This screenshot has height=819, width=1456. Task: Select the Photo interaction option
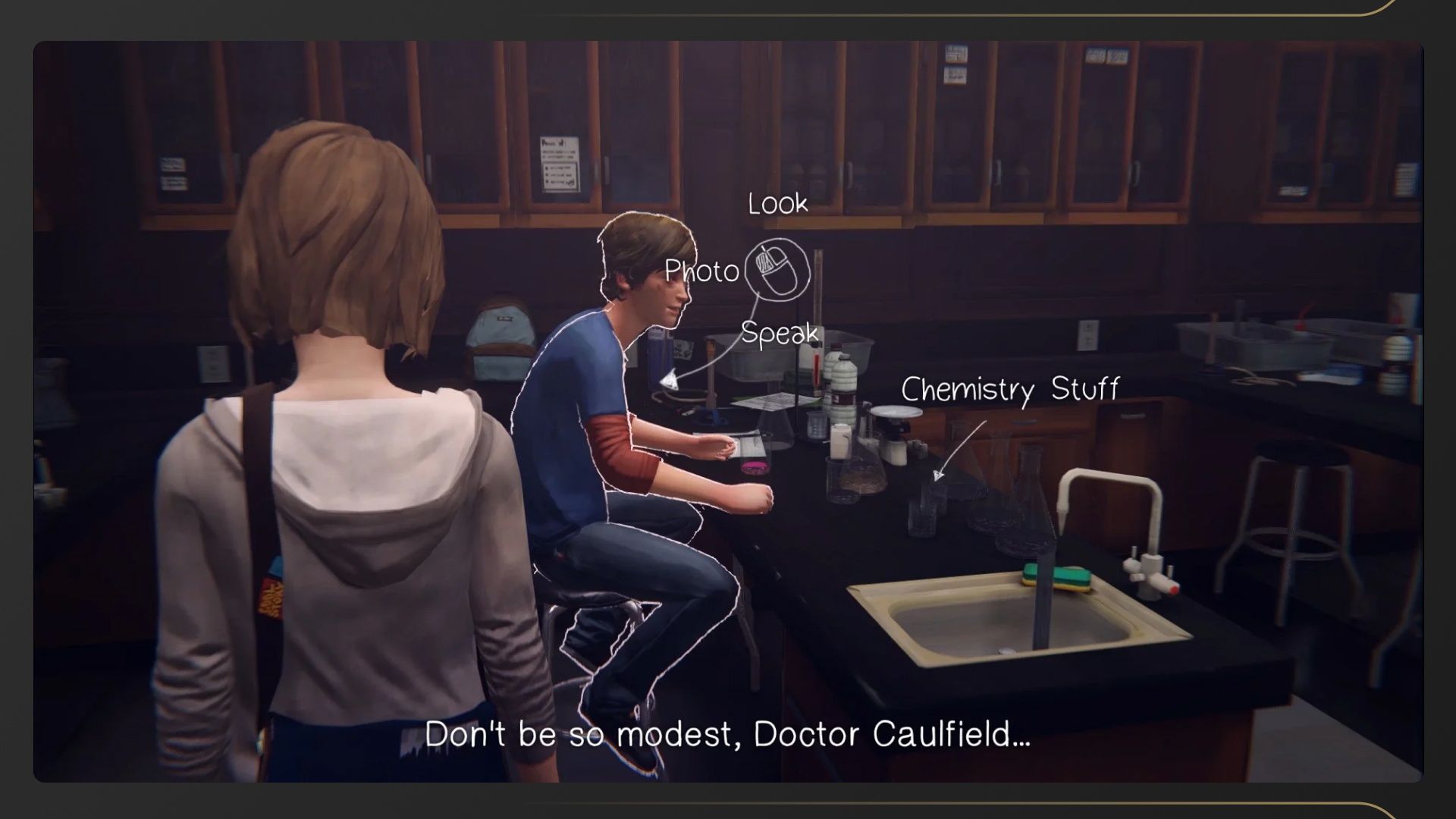click(701, 271)
